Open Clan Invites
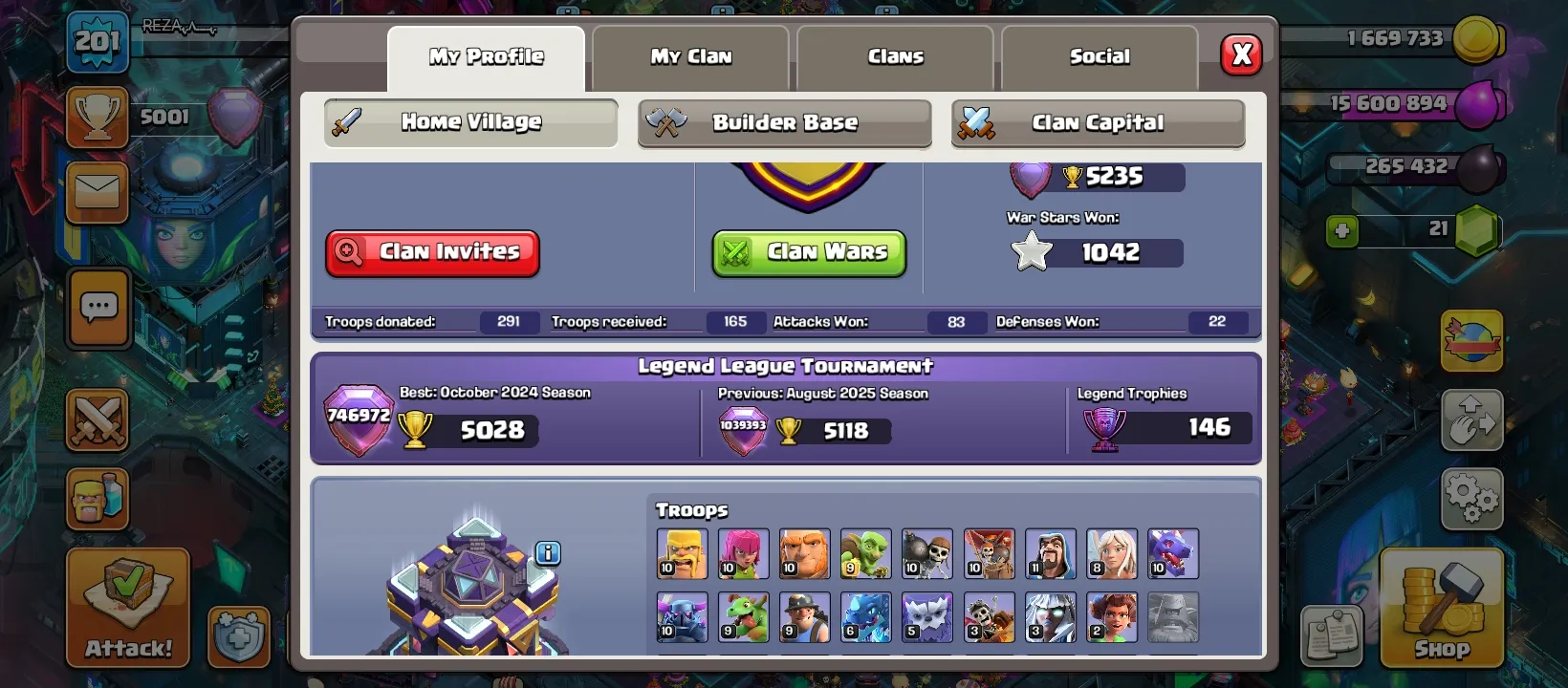The width and height of the screenshot is (1568, 688). coord(432,252)
